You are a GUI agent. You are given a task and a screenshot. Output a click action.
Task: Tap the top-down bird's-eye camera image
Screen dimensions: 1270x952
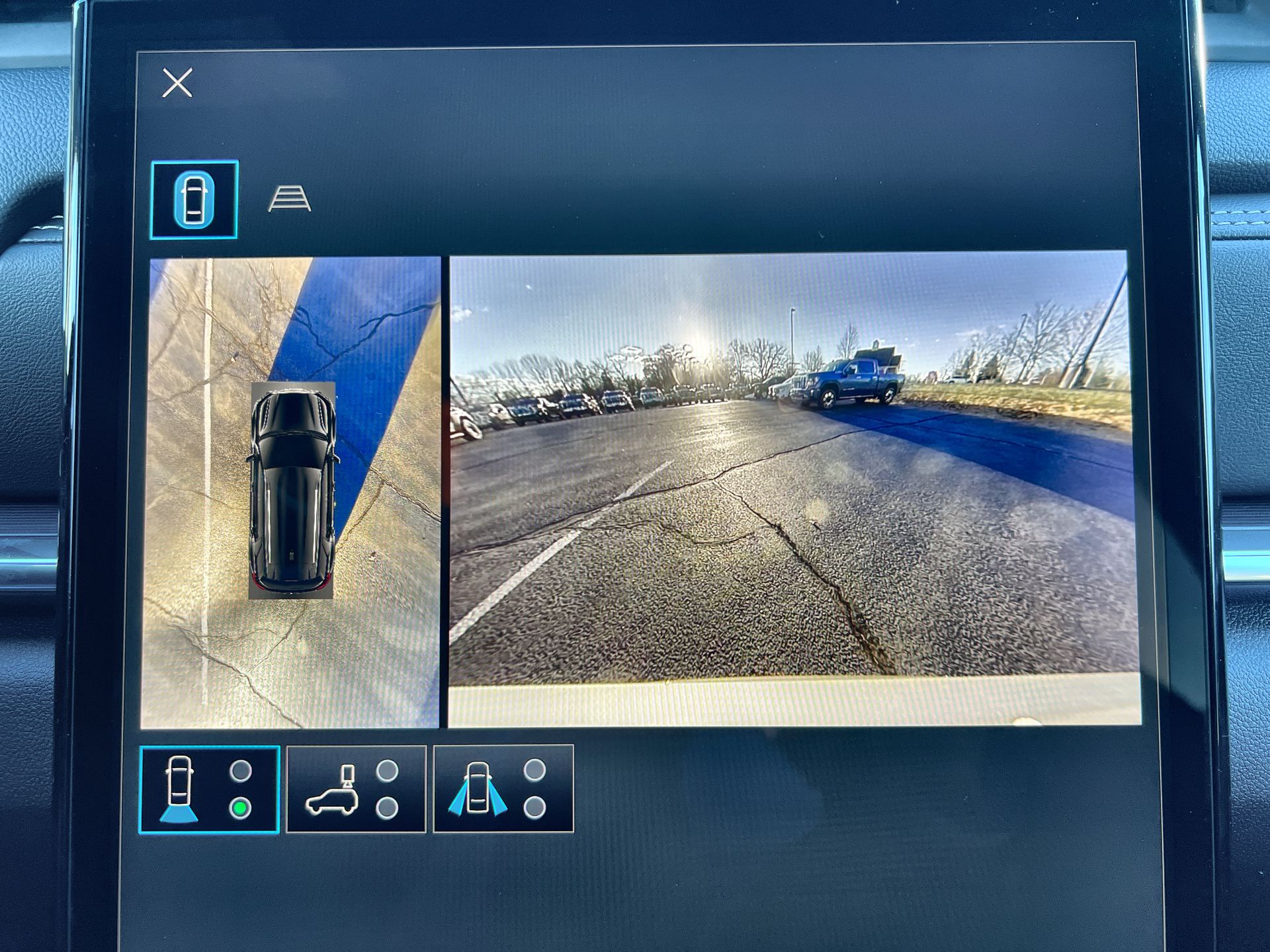coord(291,492)
